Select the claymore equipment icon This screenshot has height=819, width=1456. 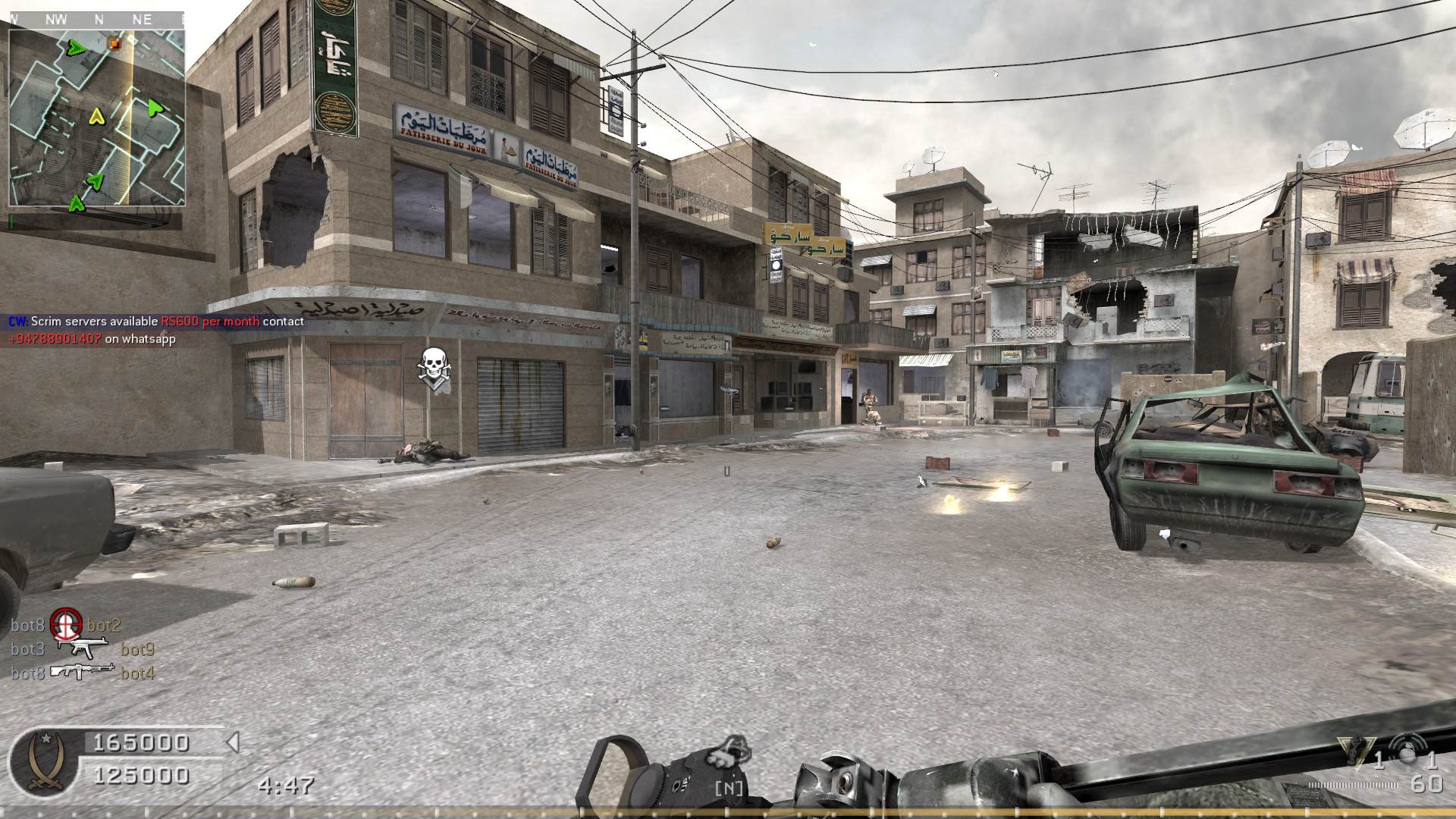(1351, 751)
